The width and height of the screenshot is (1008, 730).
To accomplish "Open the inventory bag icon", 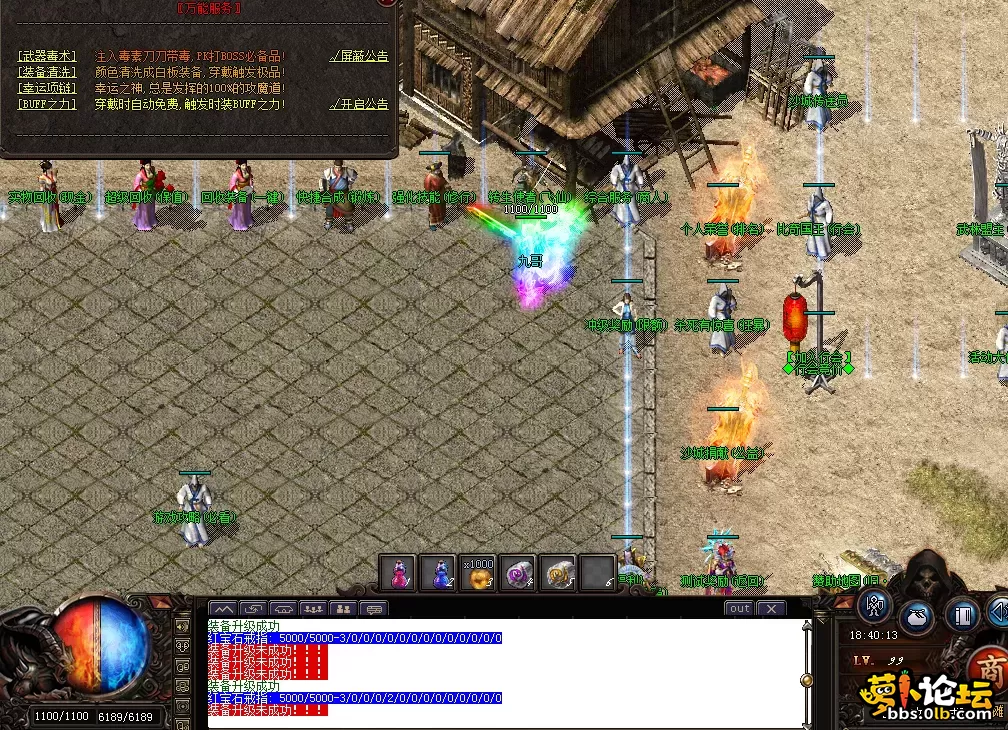I will coord(916,614).
